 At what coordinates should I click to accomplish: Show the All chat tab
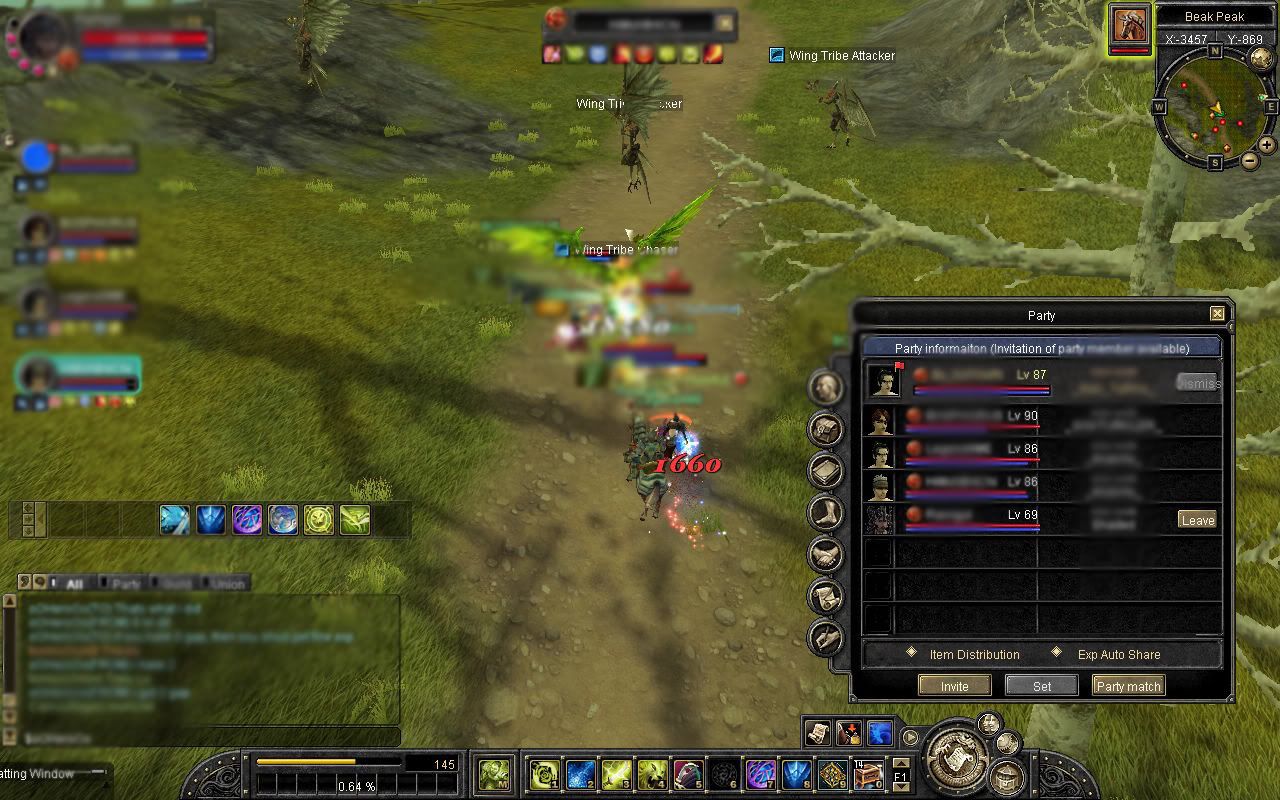tap(74, 584)
